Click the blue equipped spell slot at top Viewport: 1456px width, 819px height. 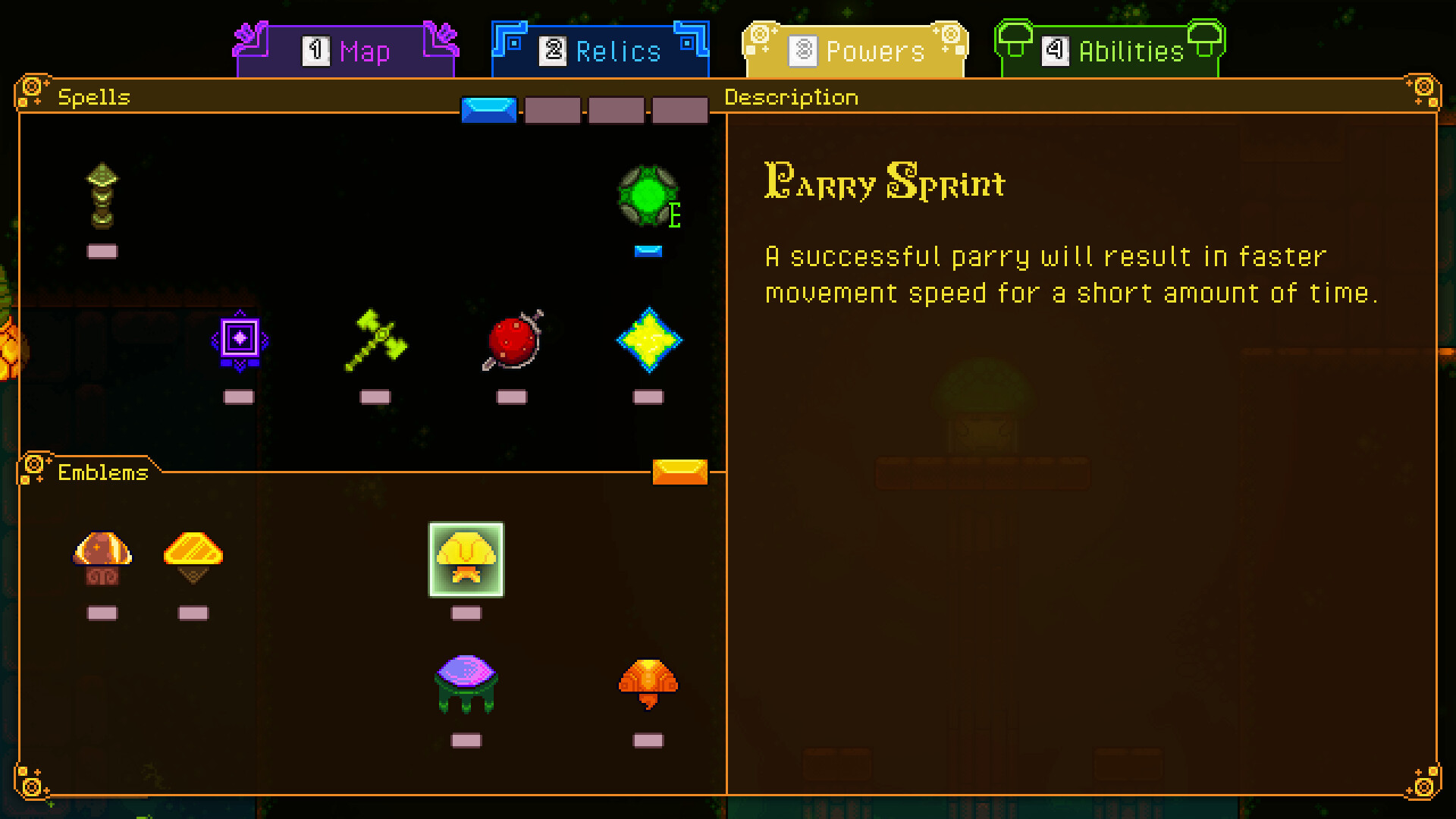tap(490, 109)
